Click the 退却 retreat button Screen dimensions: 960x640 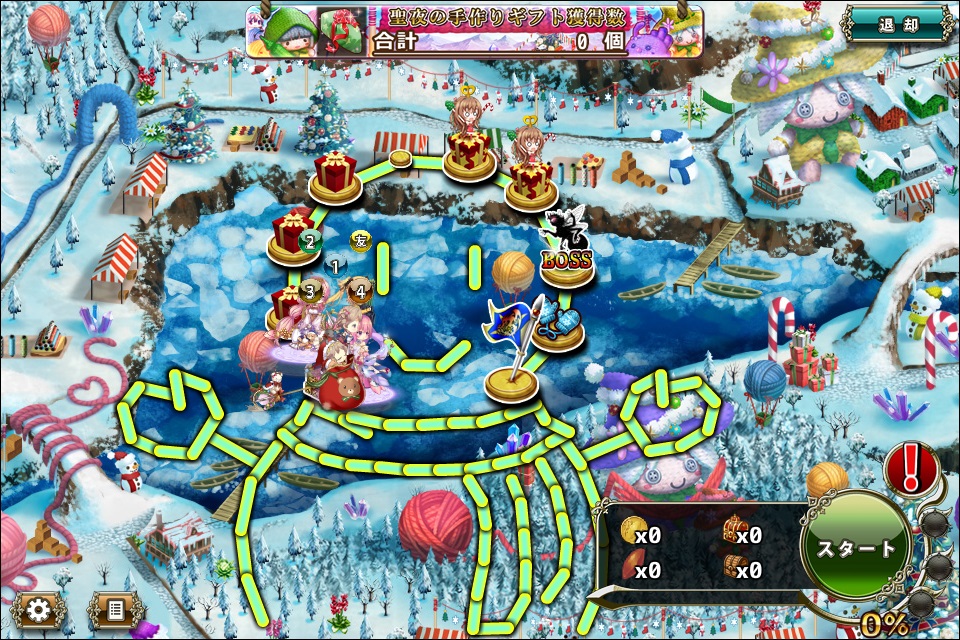[895, 24]
